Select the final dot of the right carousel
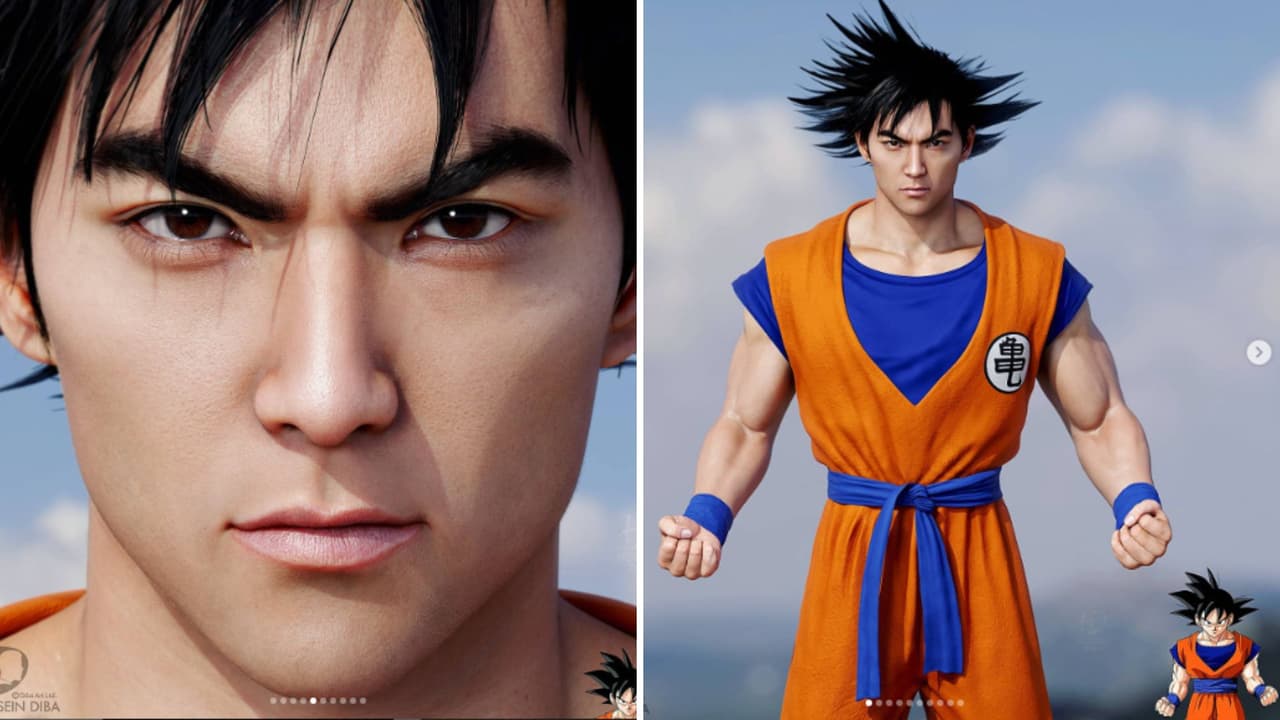Screen dimensions: 1280x720 (x=960, y=702)
